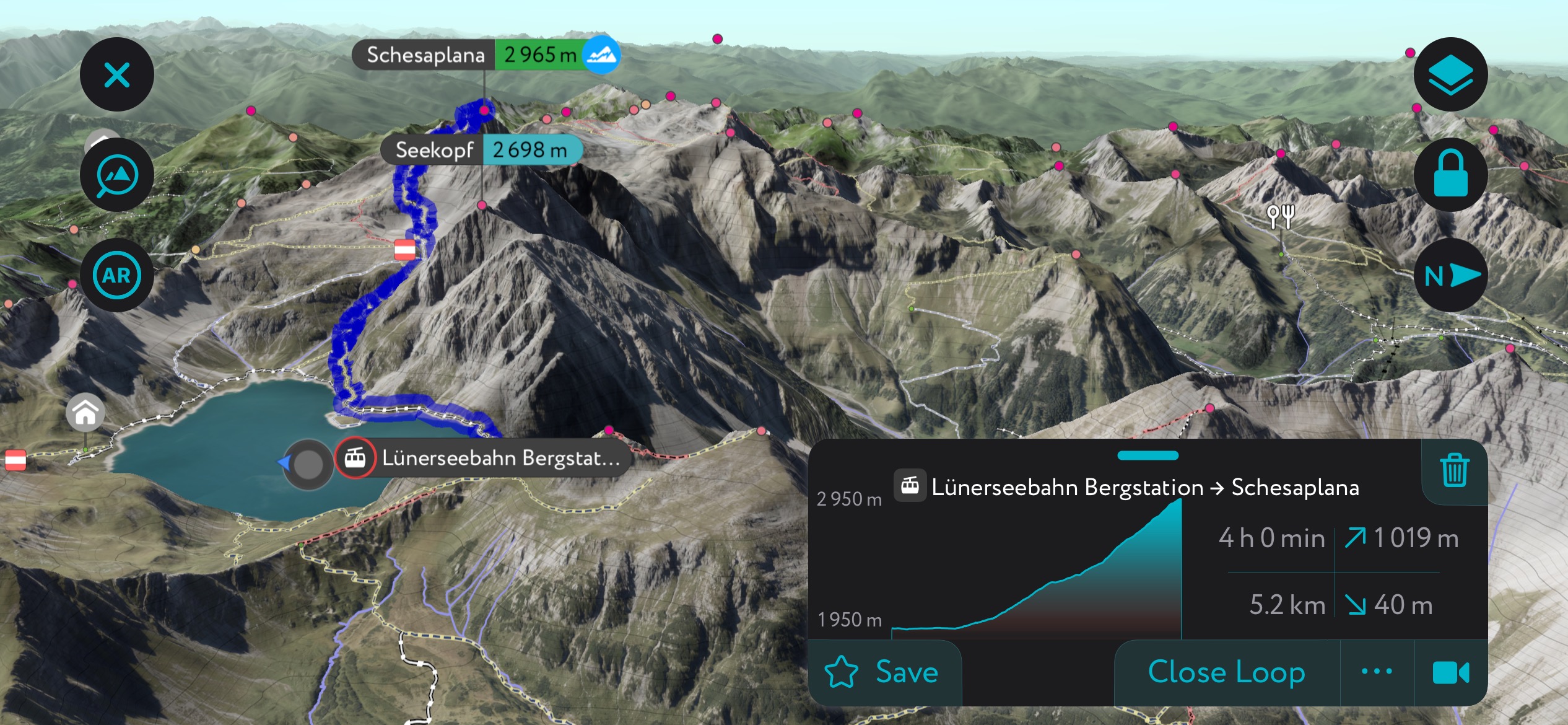Save the route to favorites
Image resolution: width=1568 pixels, height=725 pixels.
[x=883, y=672]
